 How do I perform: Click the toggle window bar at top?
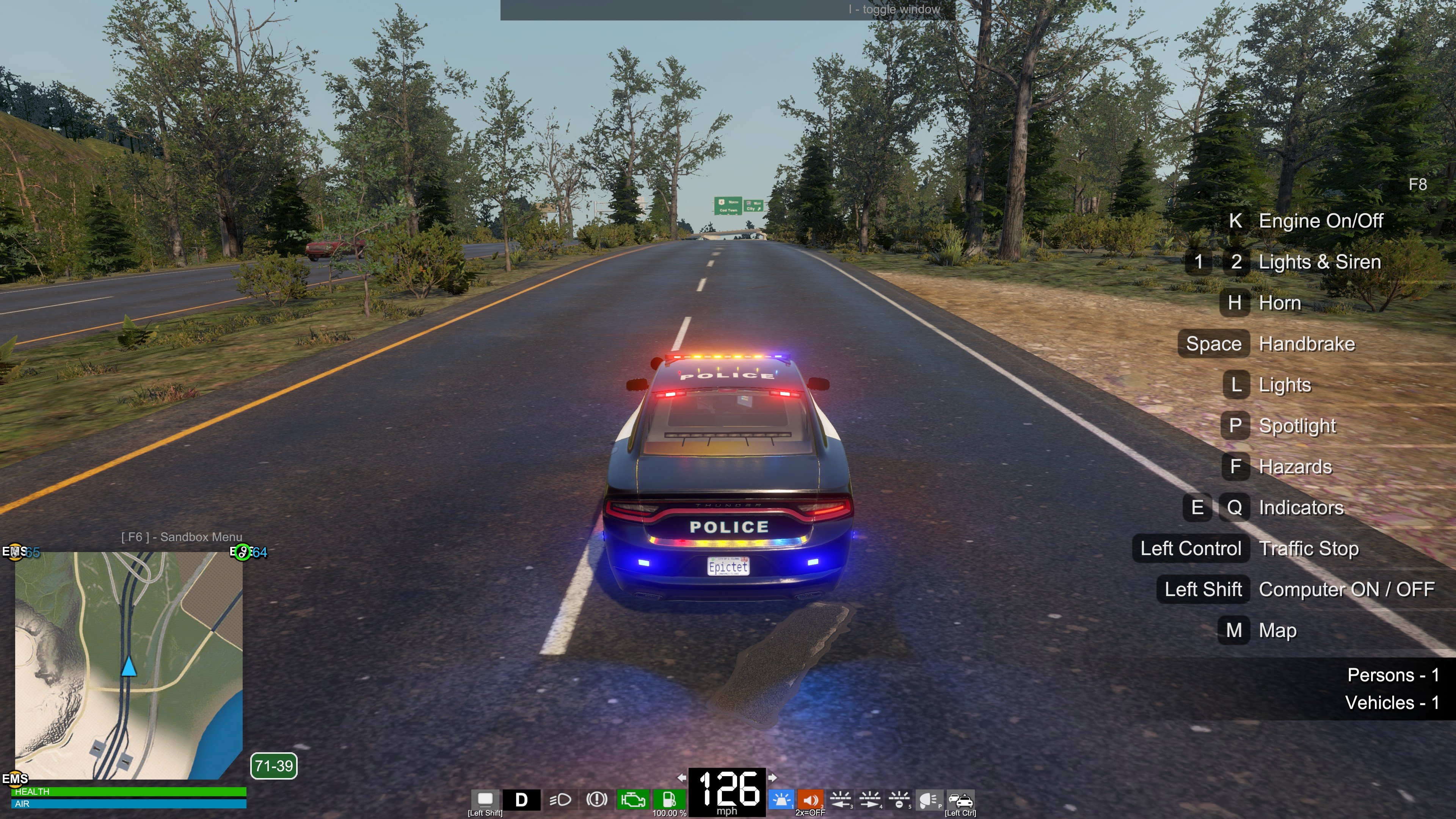pyautogui.click(x=728, y=9)
